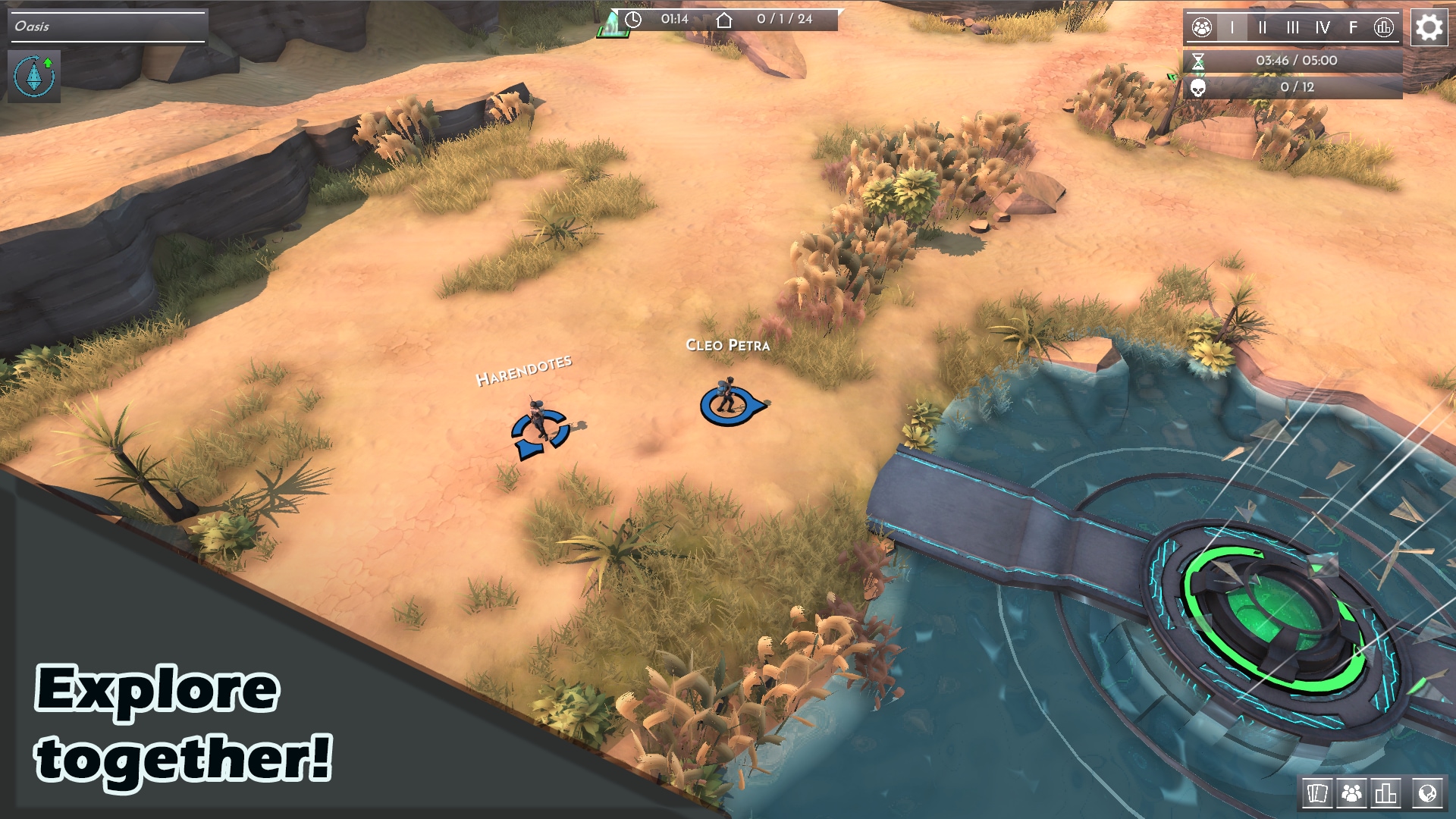Show the square bar chart leaderboard button
Viewport: 1456px width, 819px height.
[x=1385, y=793]
